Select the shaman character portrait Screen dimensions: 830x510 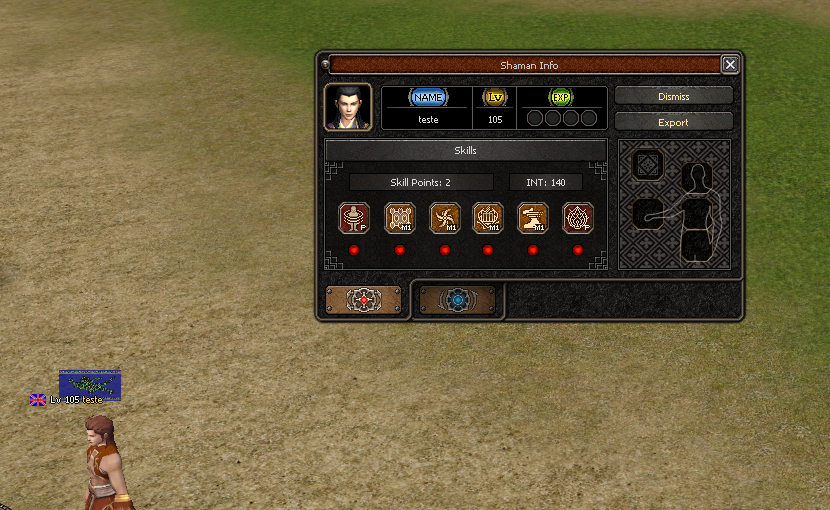pyautogui.click(x=348, y=107)
